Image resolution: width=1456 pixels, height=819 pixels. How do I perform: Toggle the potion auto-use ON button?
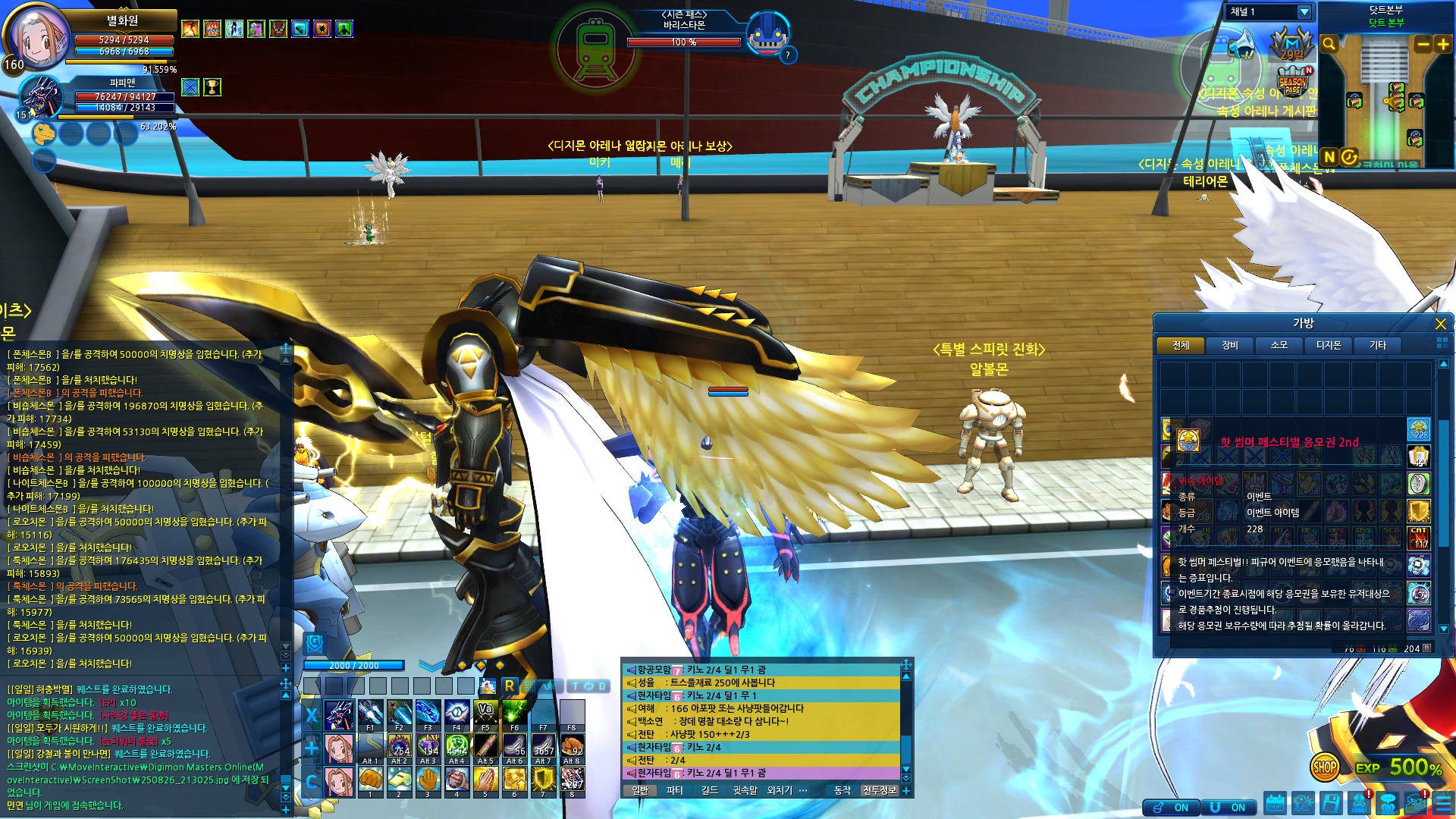(x=1172, y=808)
